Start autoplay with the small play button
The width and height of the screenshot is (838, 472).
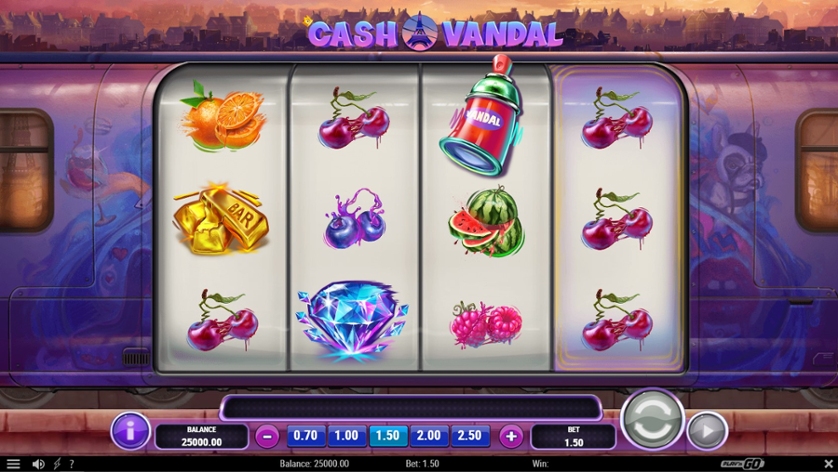click(706, 430)
